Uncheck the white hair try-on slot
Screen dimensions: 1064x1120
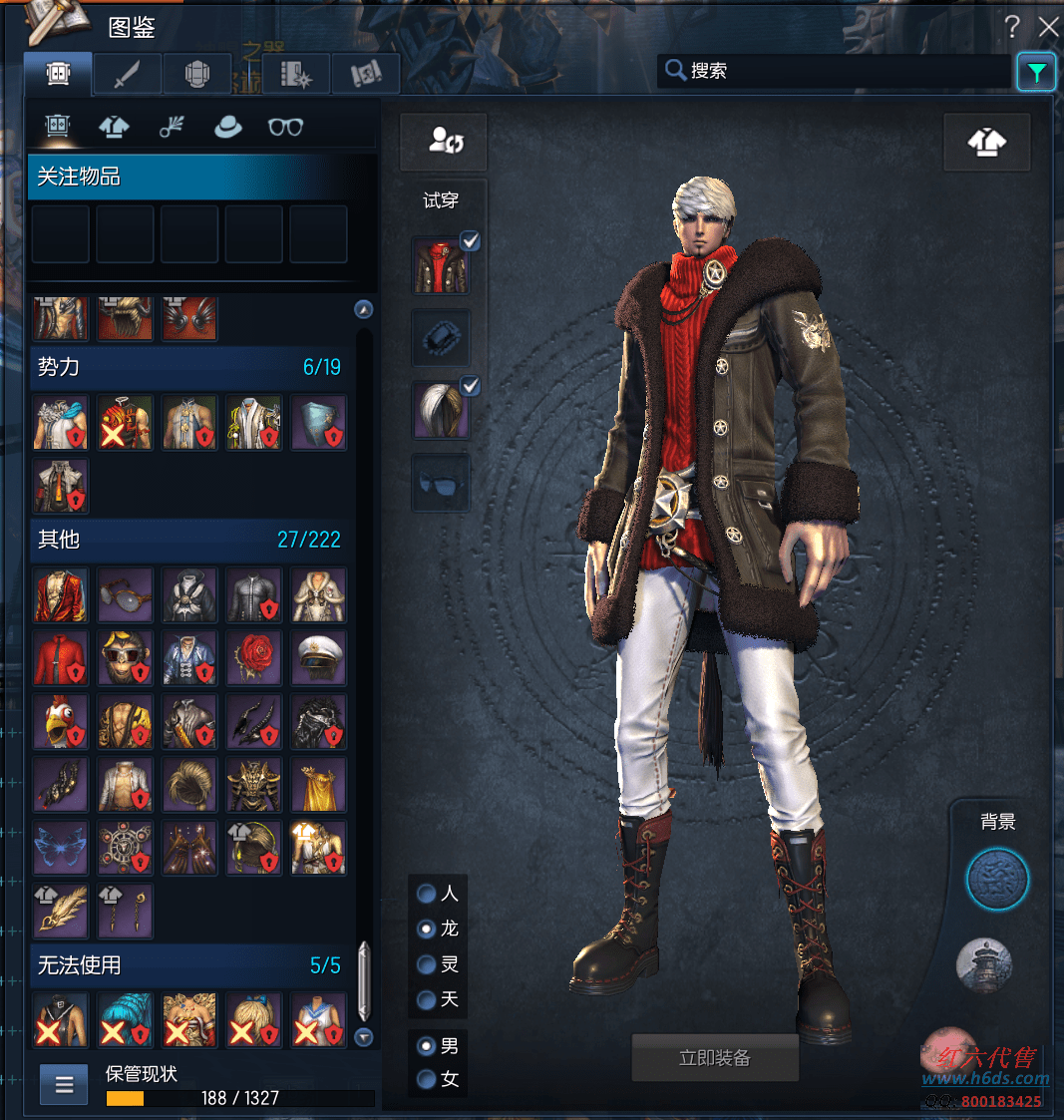tap(470, 386)
